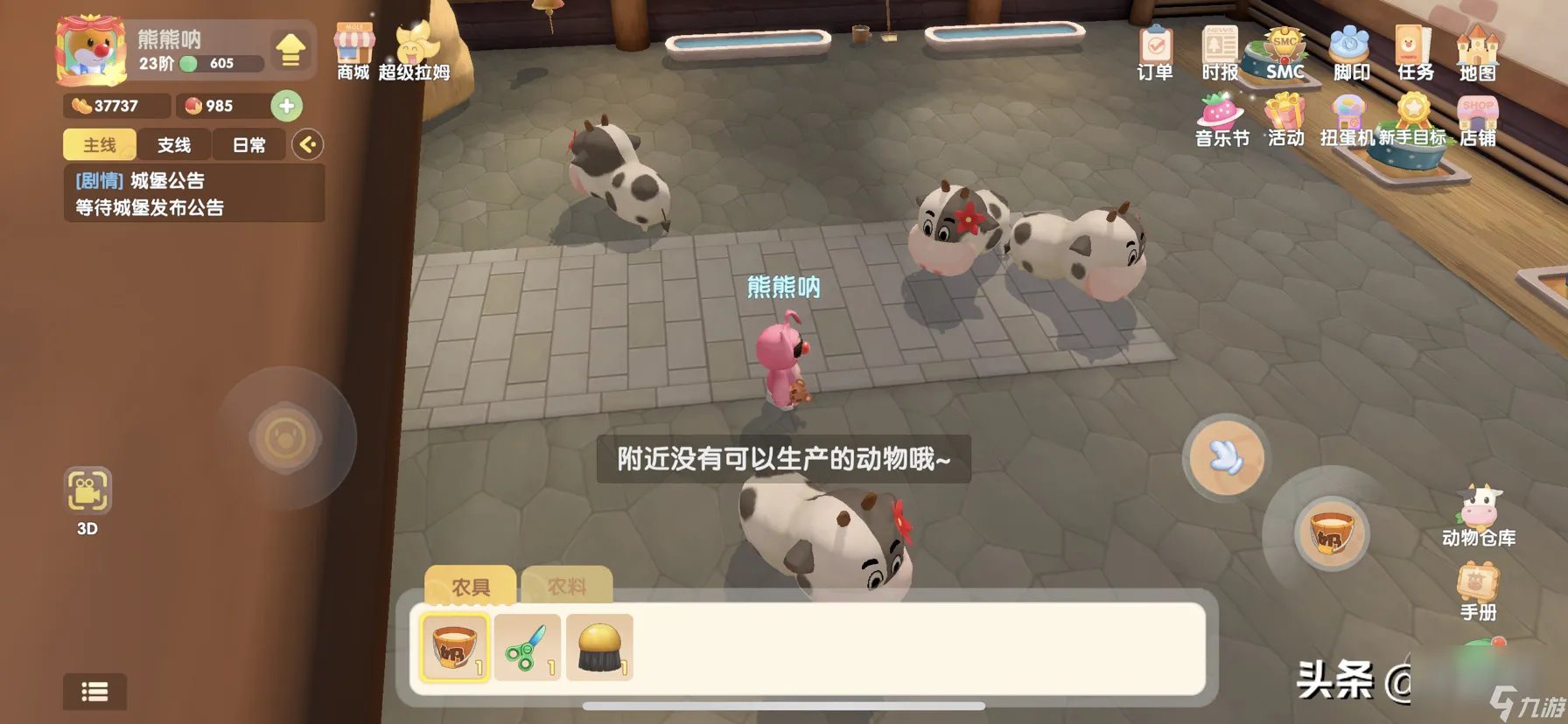This screenshot has width=1568, height=724.
Task: Tap the plus to add apples
Action: click(289, 107)
